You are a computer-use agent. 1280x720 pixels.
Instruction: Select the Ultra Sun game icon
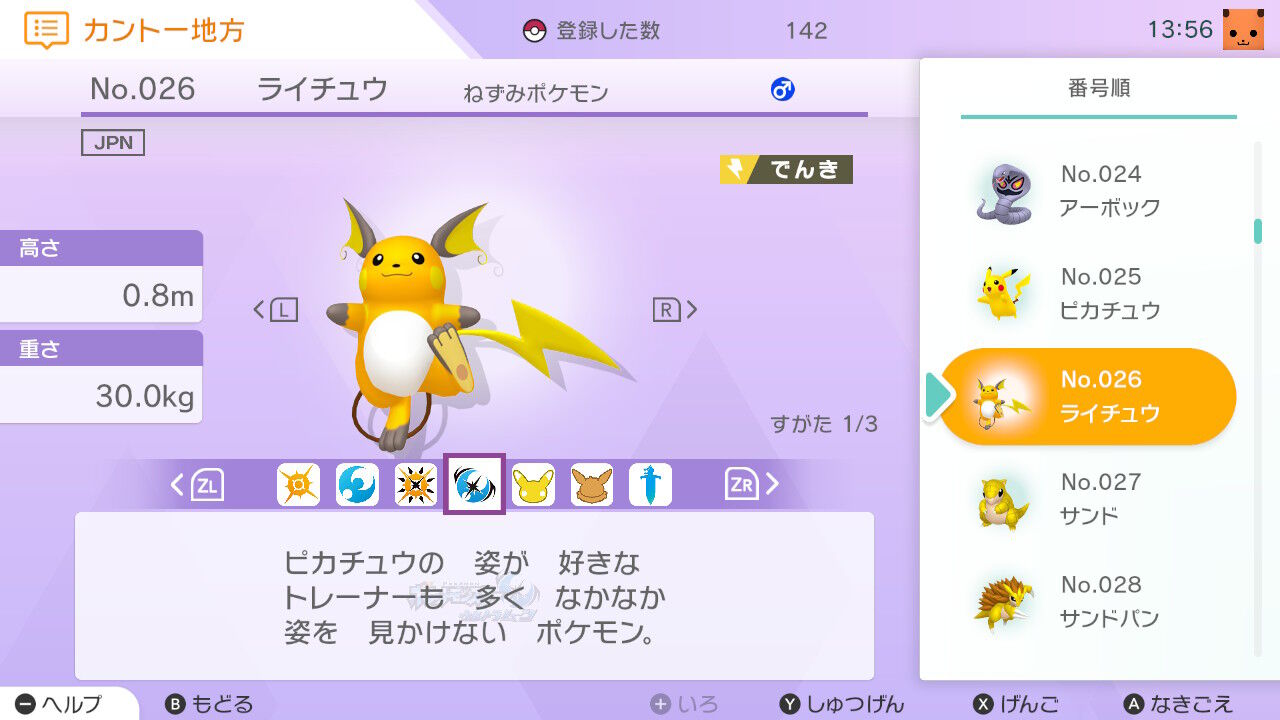click(x=416, y=484)
